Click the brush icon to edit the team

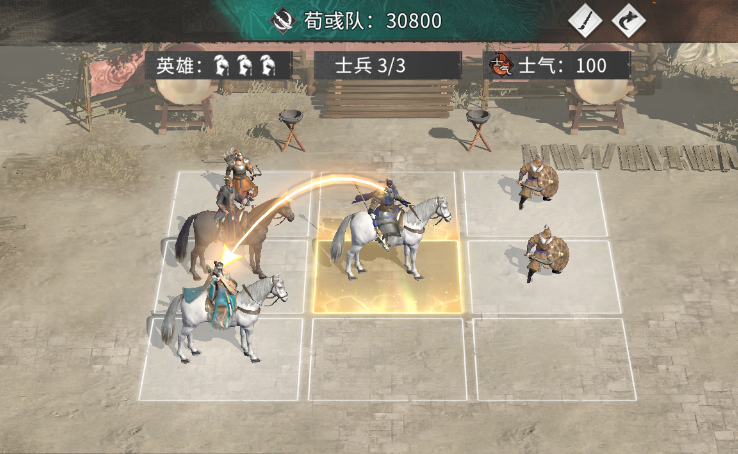click(x=585, y=20)
